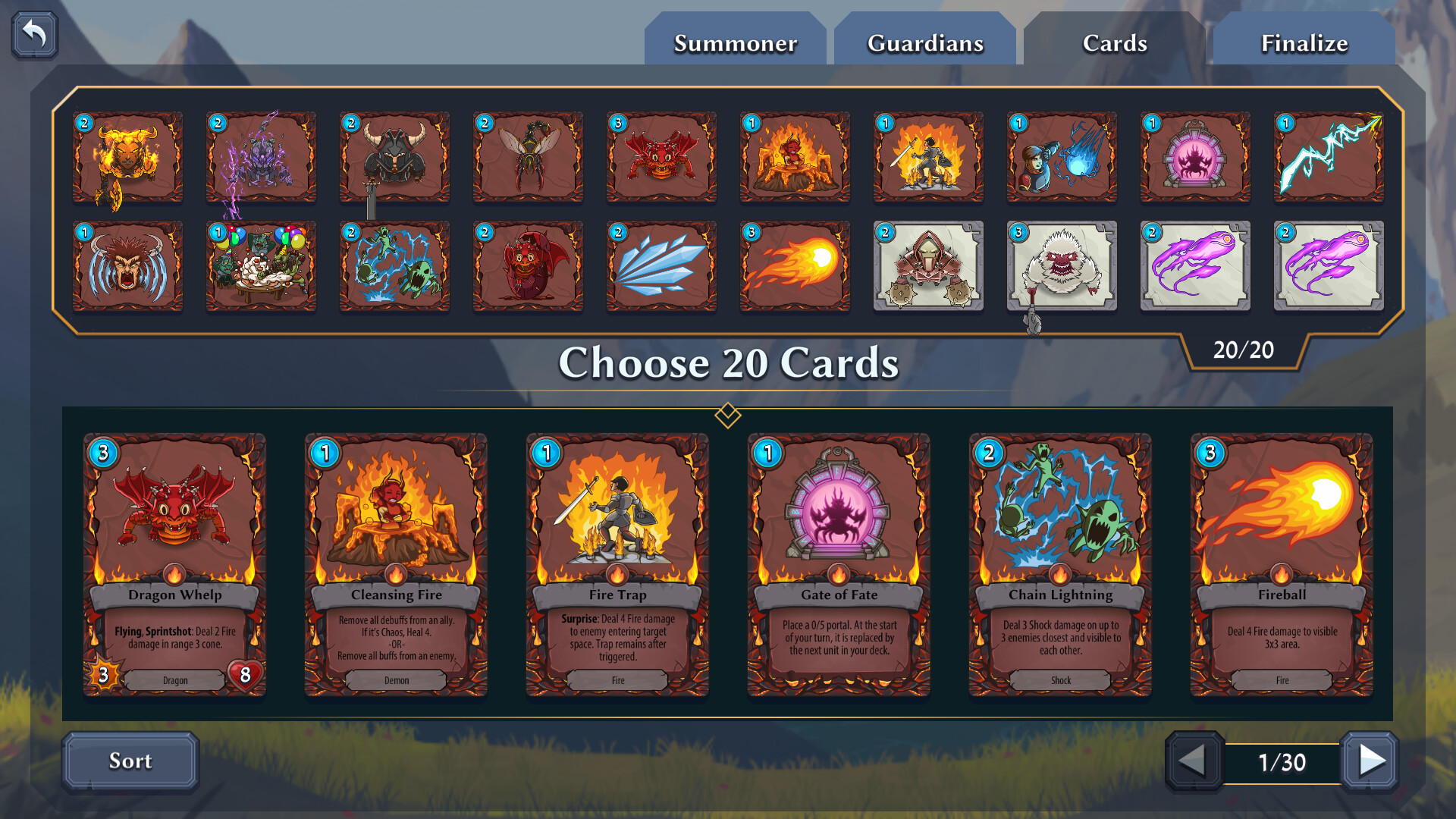The width and height of the screenshot is (1456, 819).
Task: Select the Dragon Whelp card
Action: pos(174,565)
